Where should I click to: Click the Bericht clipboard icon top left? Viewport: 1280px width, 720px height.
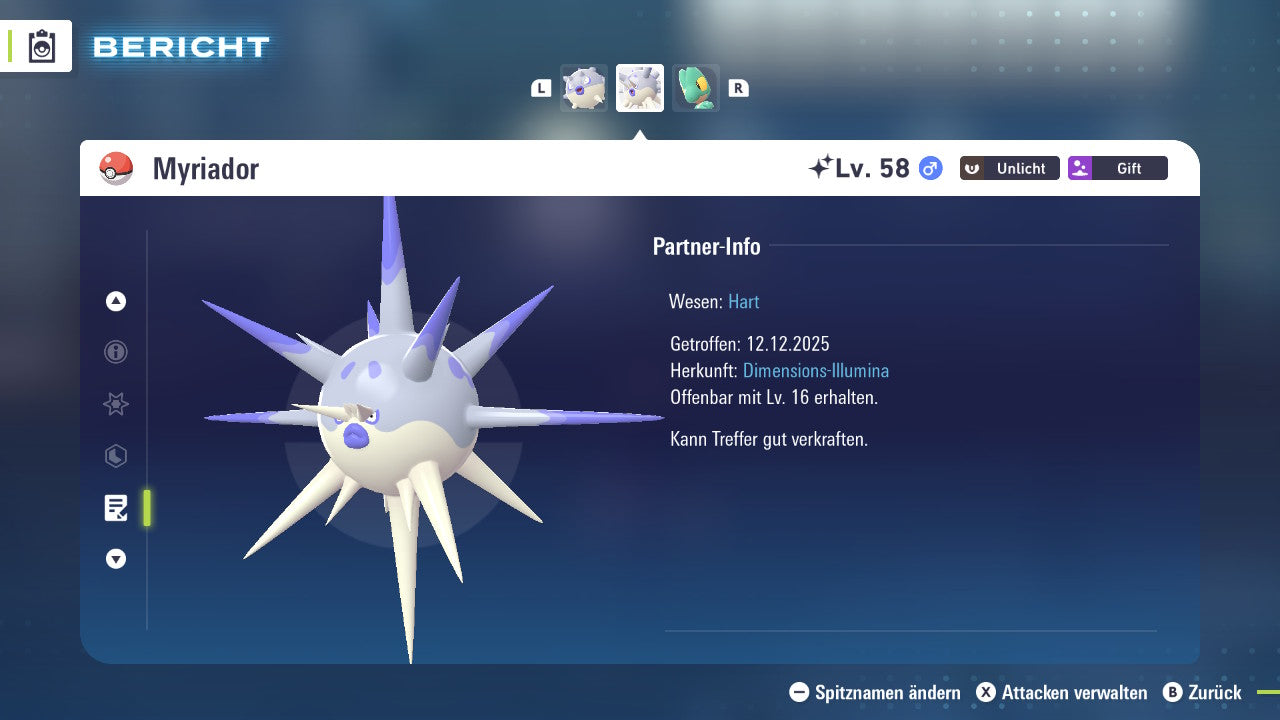coord(40,46)
